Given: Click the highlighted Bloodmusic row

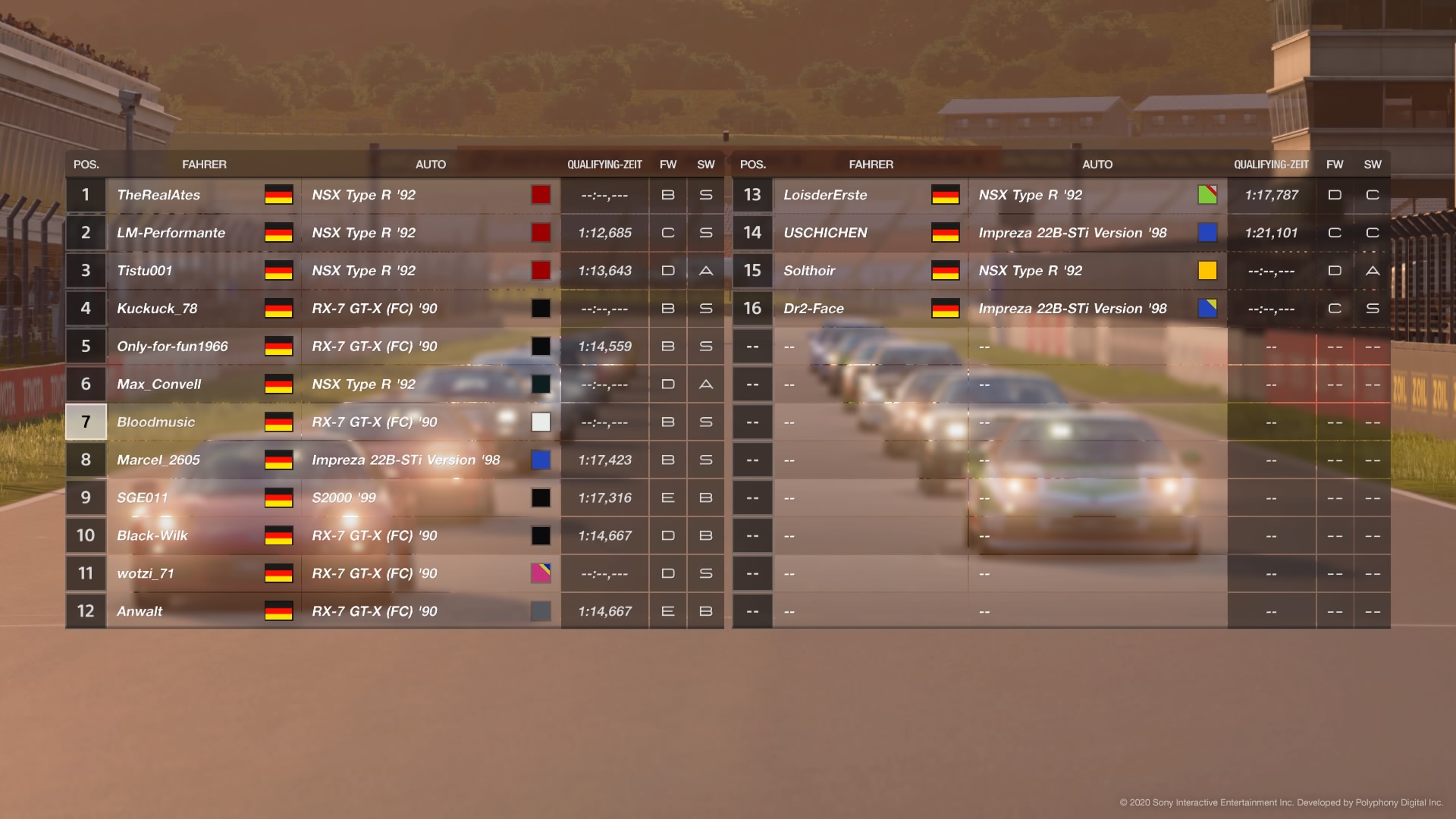Looking at the screenshot, I should click(155, 422).
